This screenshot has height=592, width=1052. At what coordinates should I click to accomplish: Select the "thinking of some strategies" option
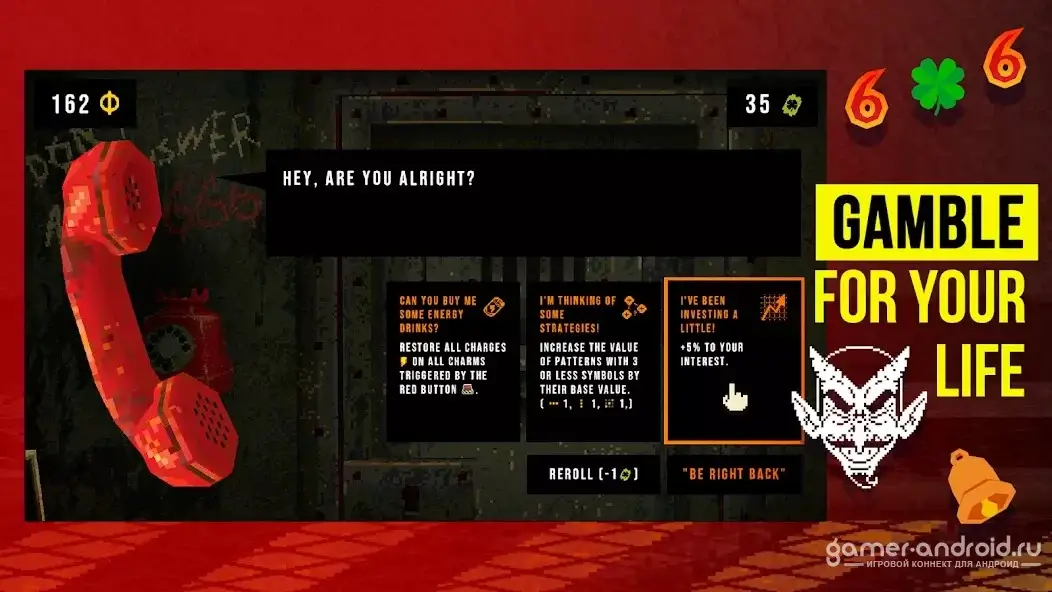592,360
